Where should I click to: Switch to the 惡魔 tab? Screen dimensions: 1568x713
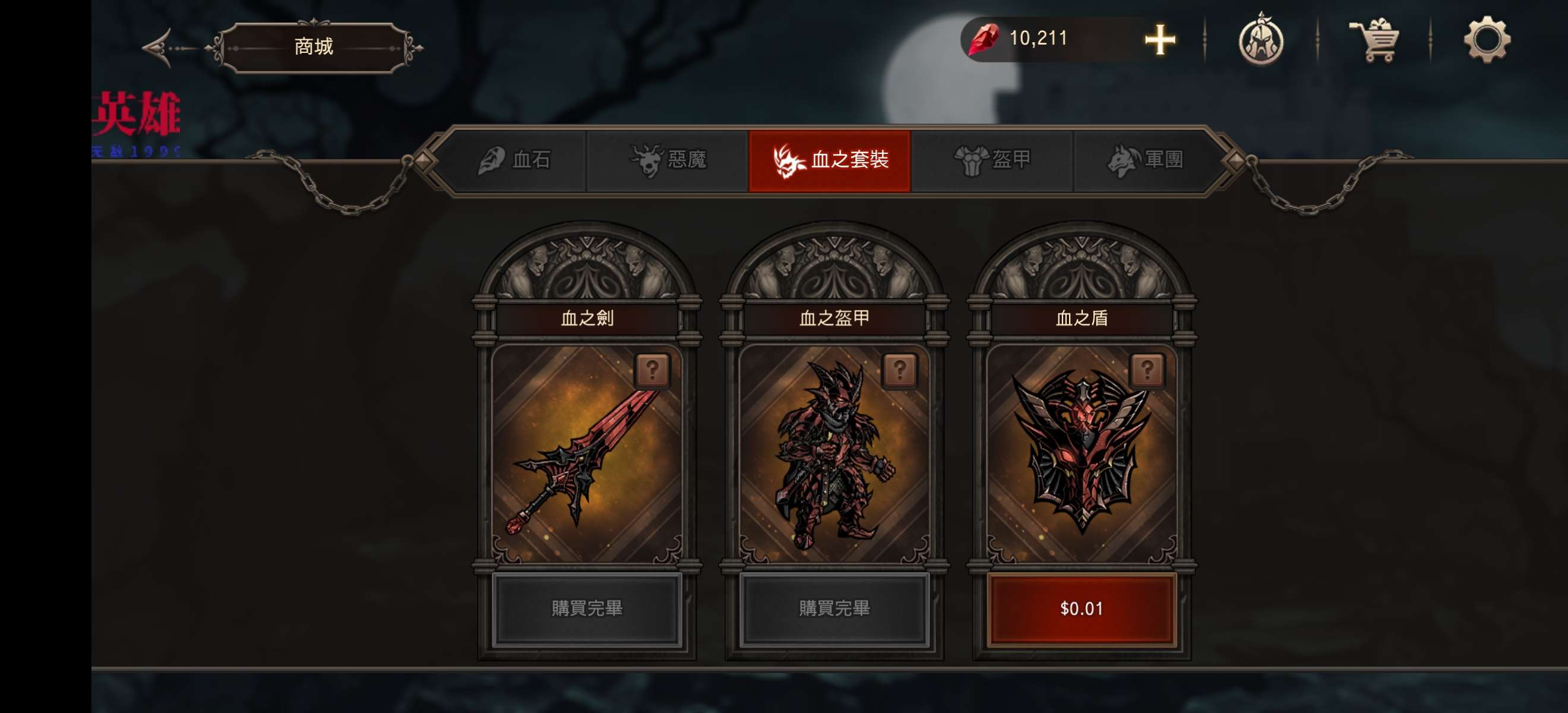[x=668, y=160]
